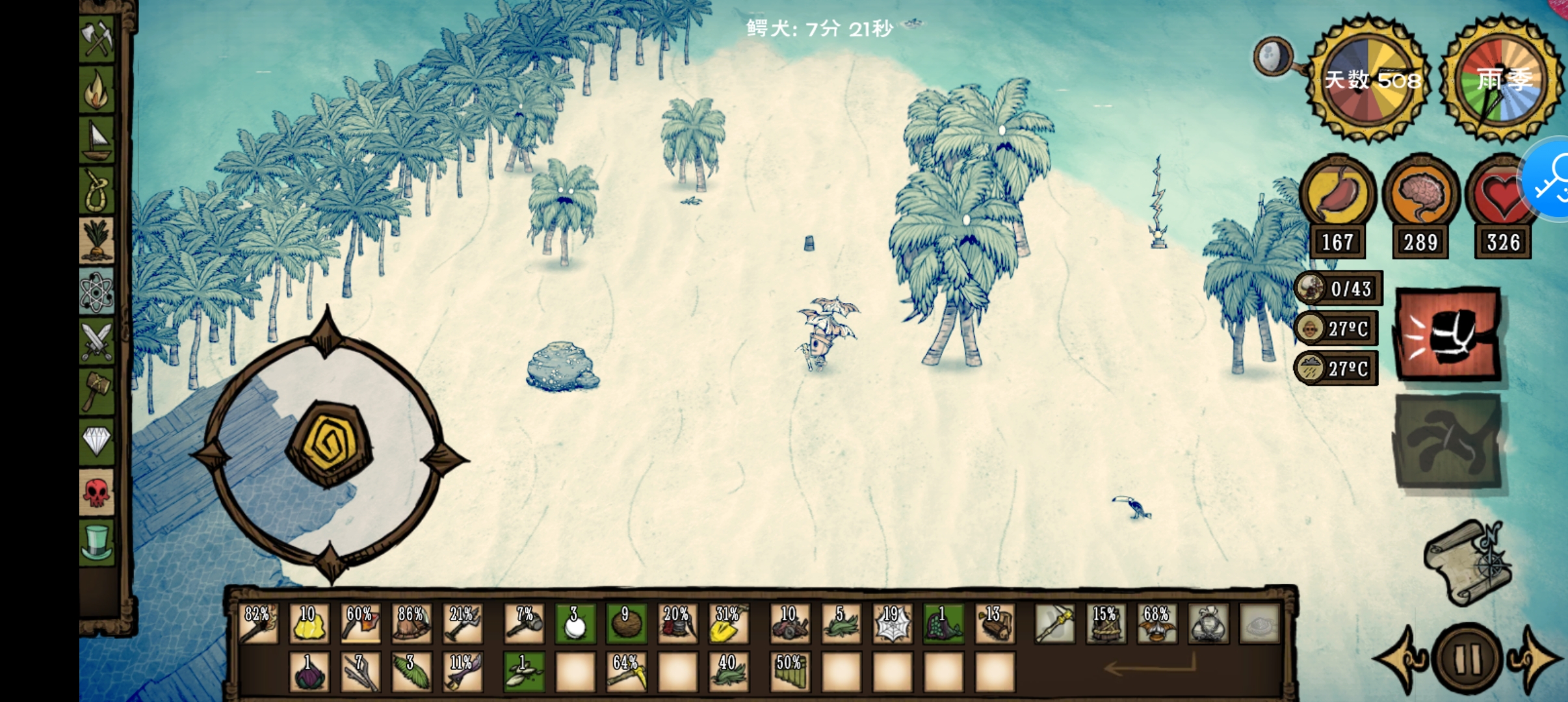Tap the fist attack button
1568x702 pixels.
[x=1448, y=334]
